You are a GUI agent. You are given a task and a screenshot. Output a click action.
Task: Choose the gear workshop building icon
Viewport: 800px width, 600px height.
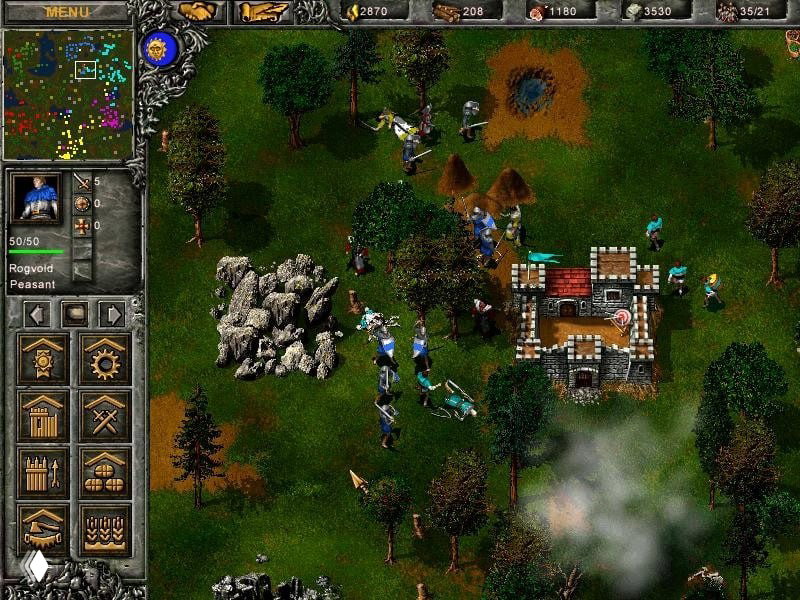click(105, 359)
